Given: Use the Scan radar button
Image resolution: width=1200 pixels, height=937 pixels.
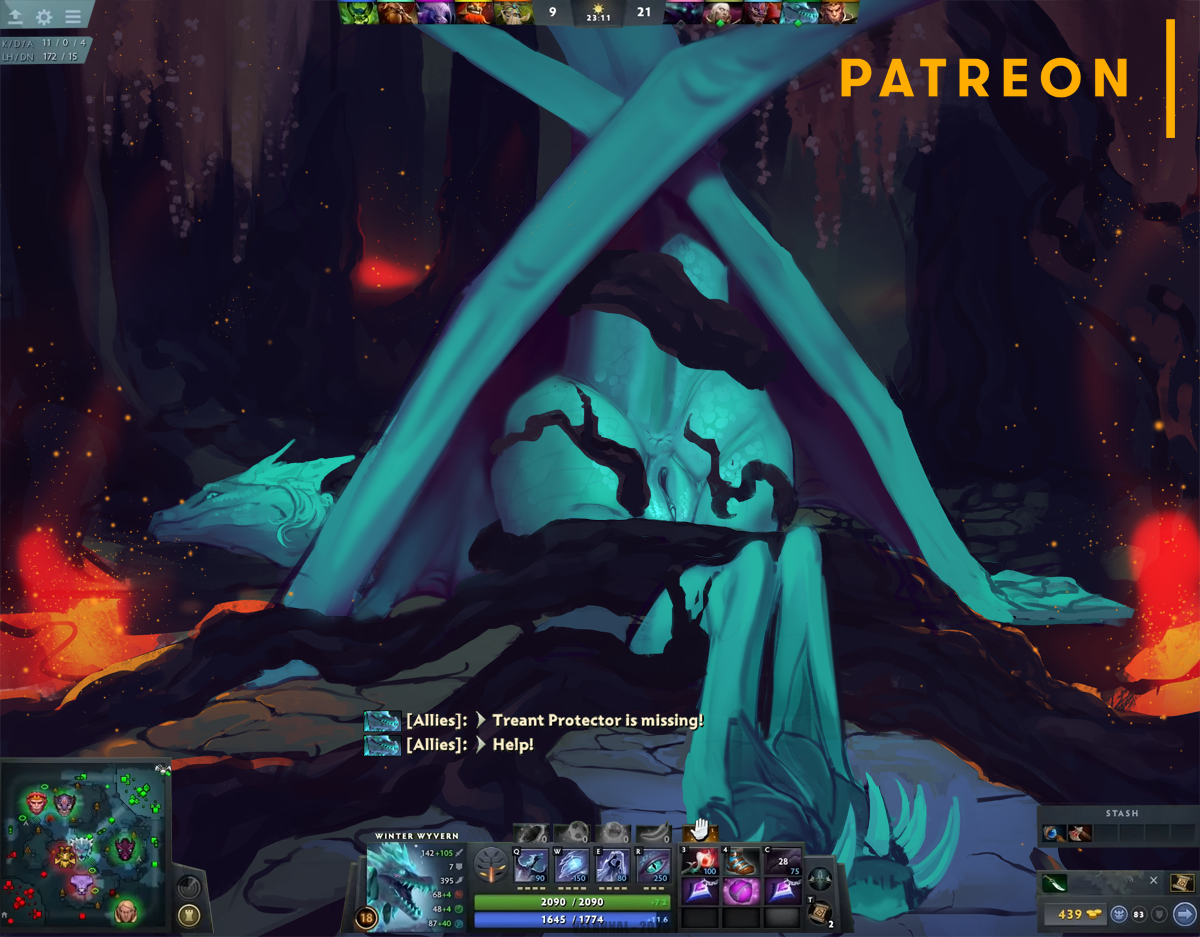Looking at the screenshot, I should [187, 888].
